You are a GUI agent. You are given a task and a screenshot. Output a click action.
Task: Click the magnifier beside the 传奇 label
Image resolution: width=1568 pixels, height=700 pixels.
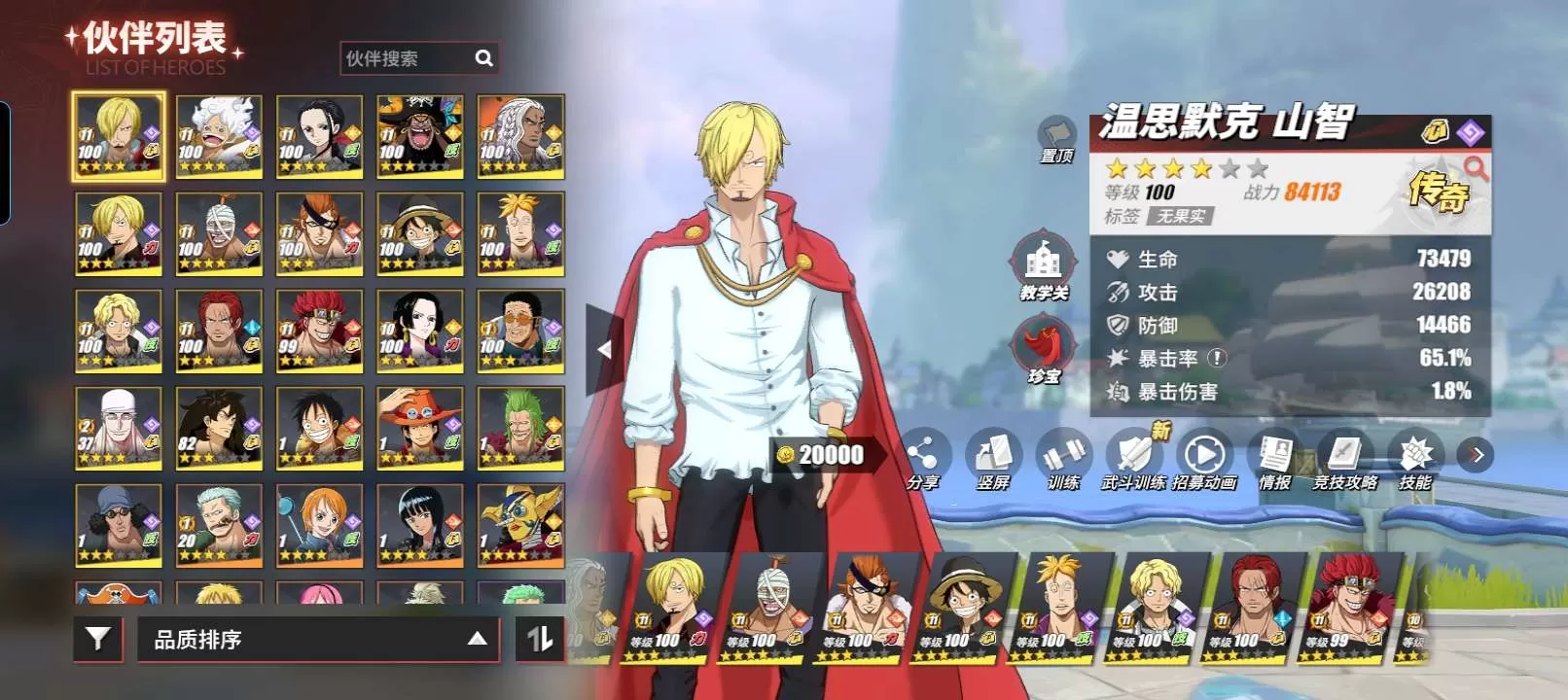1476,168
